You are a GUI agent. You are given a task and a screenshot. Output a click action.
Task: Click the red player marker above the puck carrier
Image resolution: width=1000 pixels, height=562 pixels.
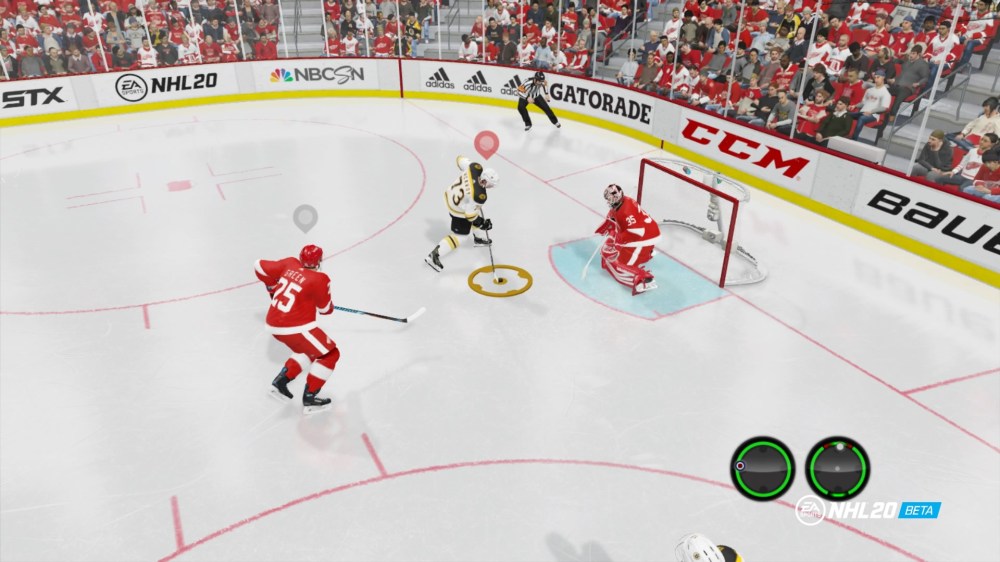(x=486, y=143)
